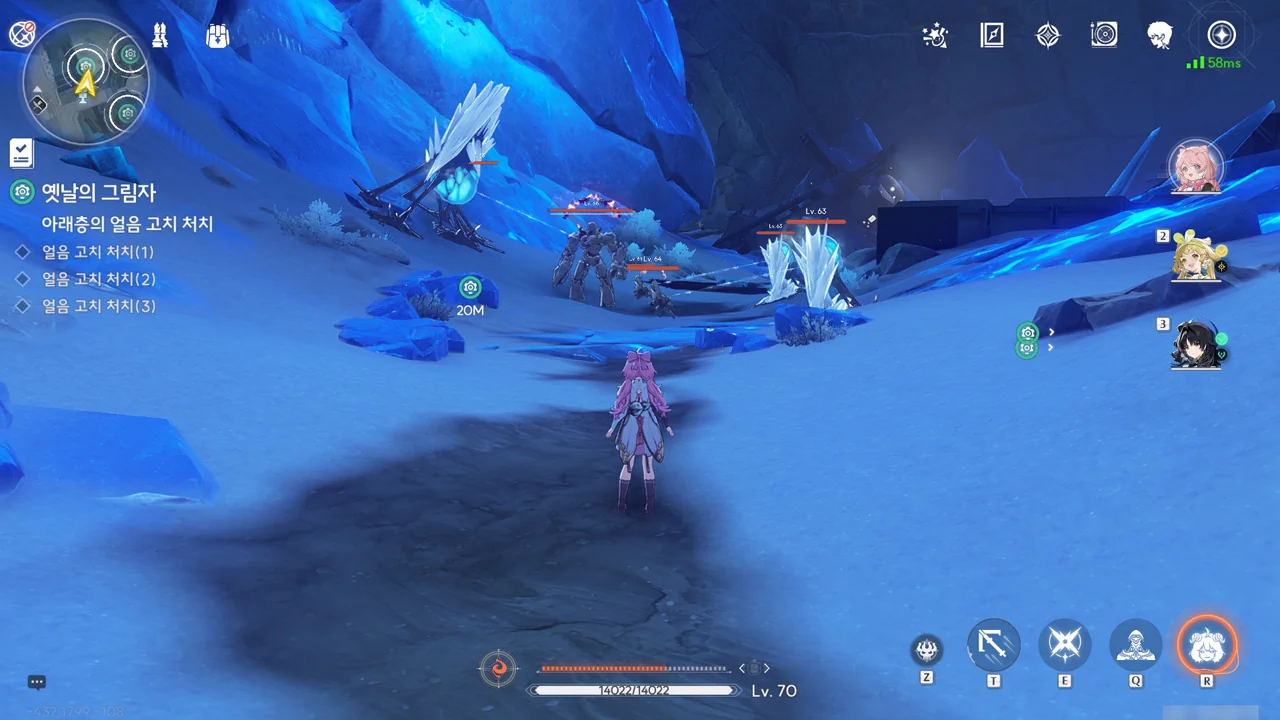Use the grapple hook utility skill
The image size is (1280, 720).
click(x=994, y=645)
